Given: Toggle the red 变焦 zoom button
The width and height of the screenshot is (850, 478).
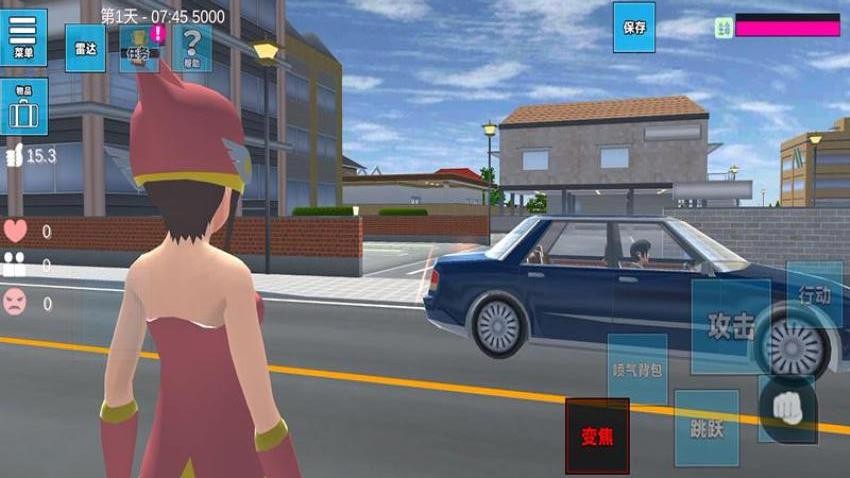Looking at the screenshot, I should (x=597, y=436).
